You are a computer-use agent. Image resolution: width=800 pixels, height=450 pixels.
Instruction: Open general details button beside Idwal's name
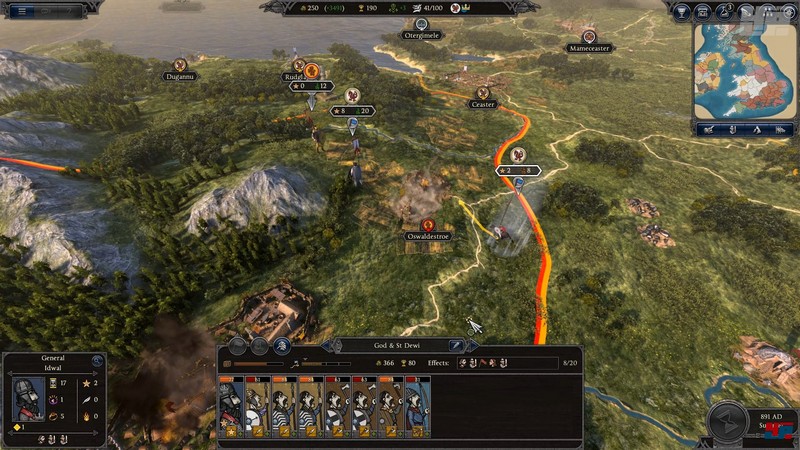point(96,361)
